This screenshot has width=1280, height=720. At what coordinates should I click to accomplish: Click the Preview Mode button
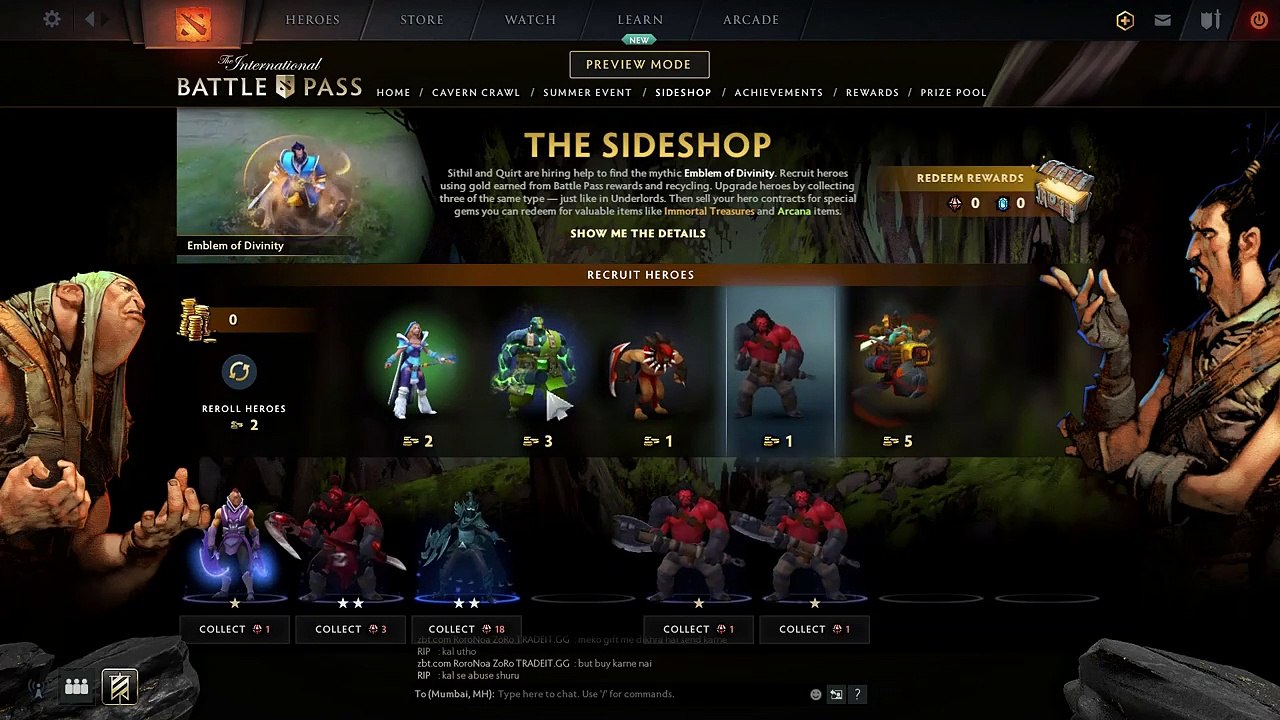click(x=639, y=64)
